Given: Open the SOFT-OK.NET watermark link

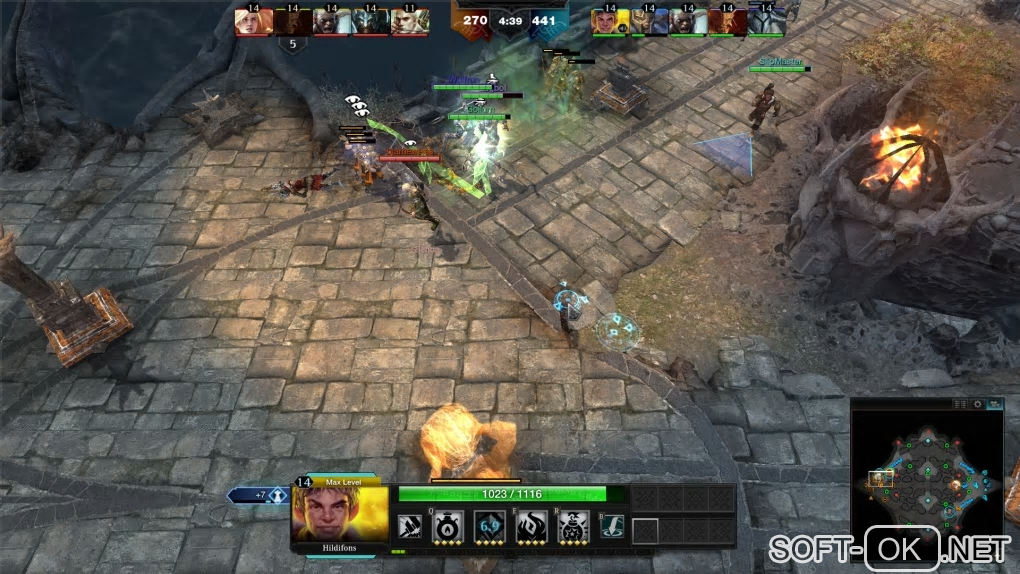Looking at the screenshot, I should 888,549.
